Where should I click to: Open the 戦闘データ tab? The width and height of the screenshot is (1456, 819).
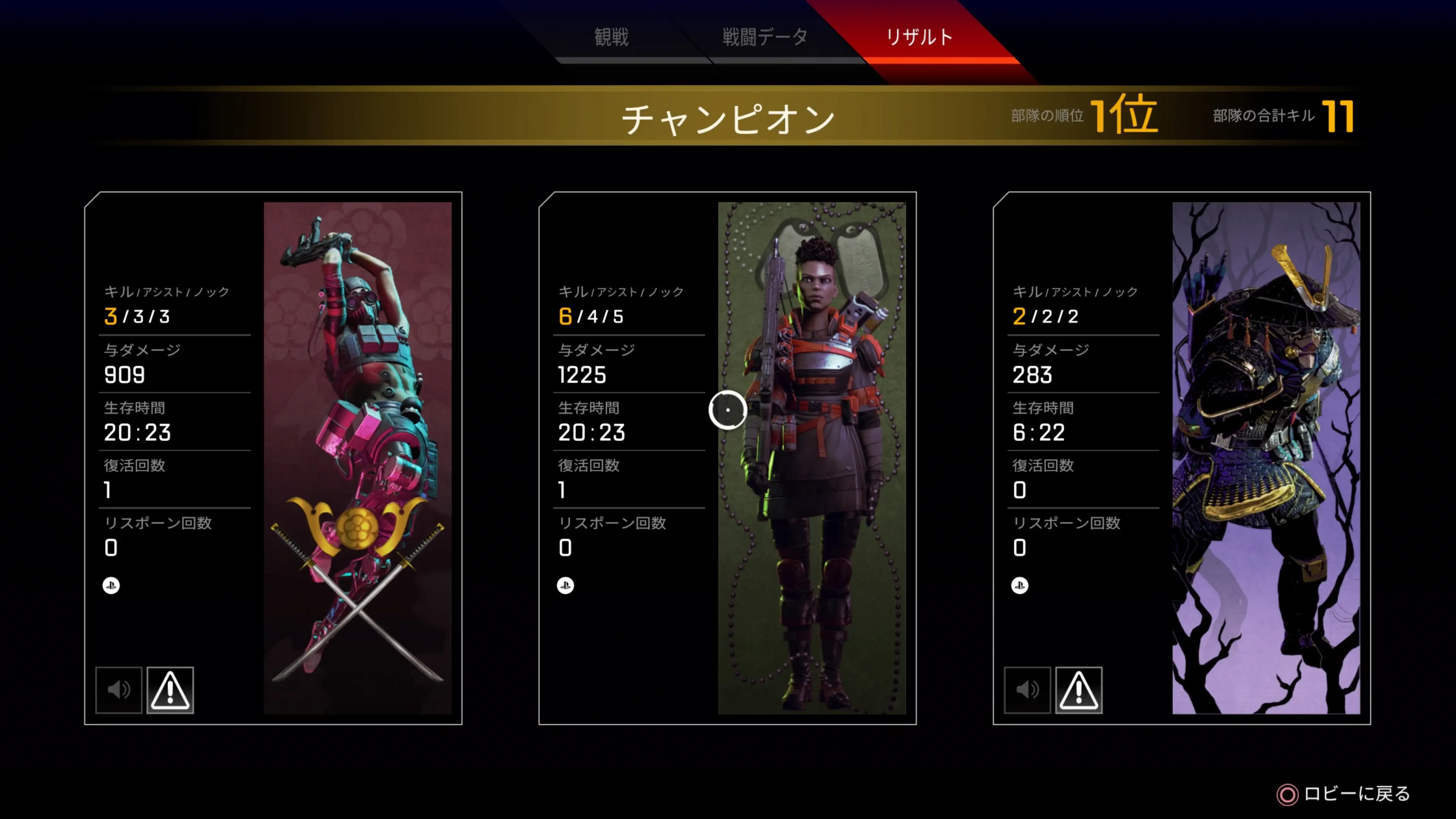pos(765,37)
